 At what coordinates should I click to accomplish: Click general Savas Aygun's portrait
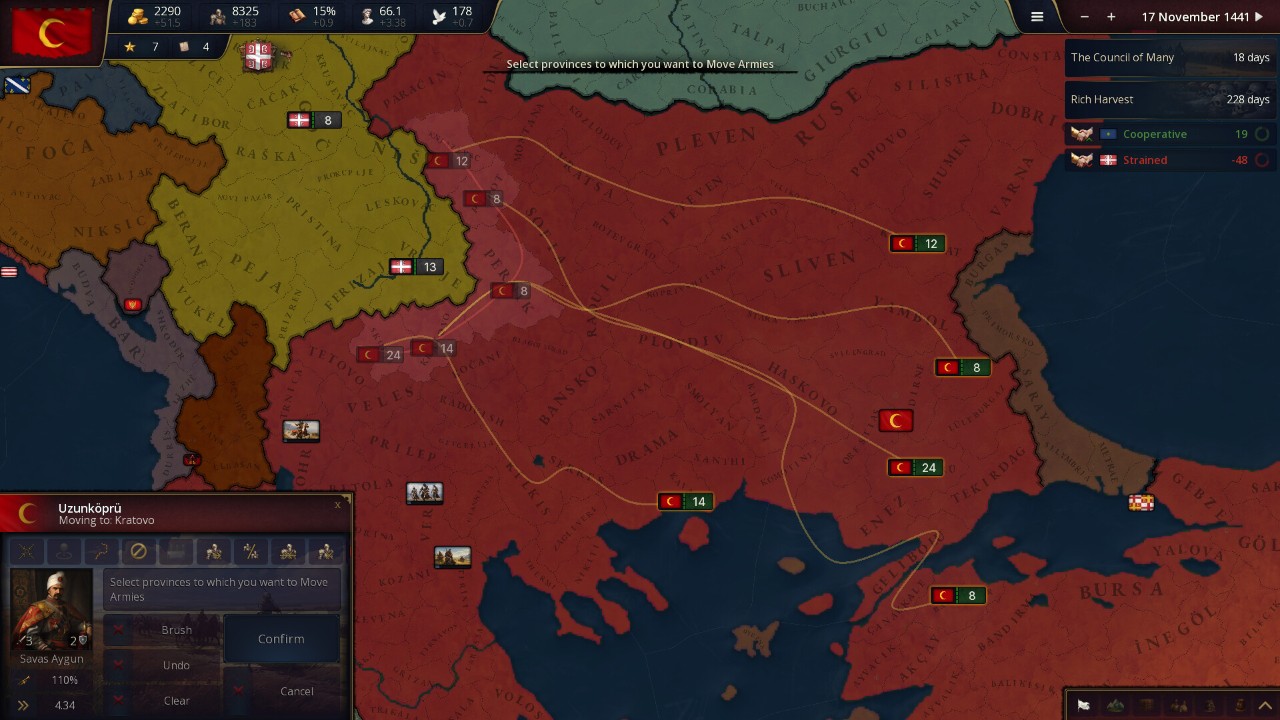(x=51, y=610)
